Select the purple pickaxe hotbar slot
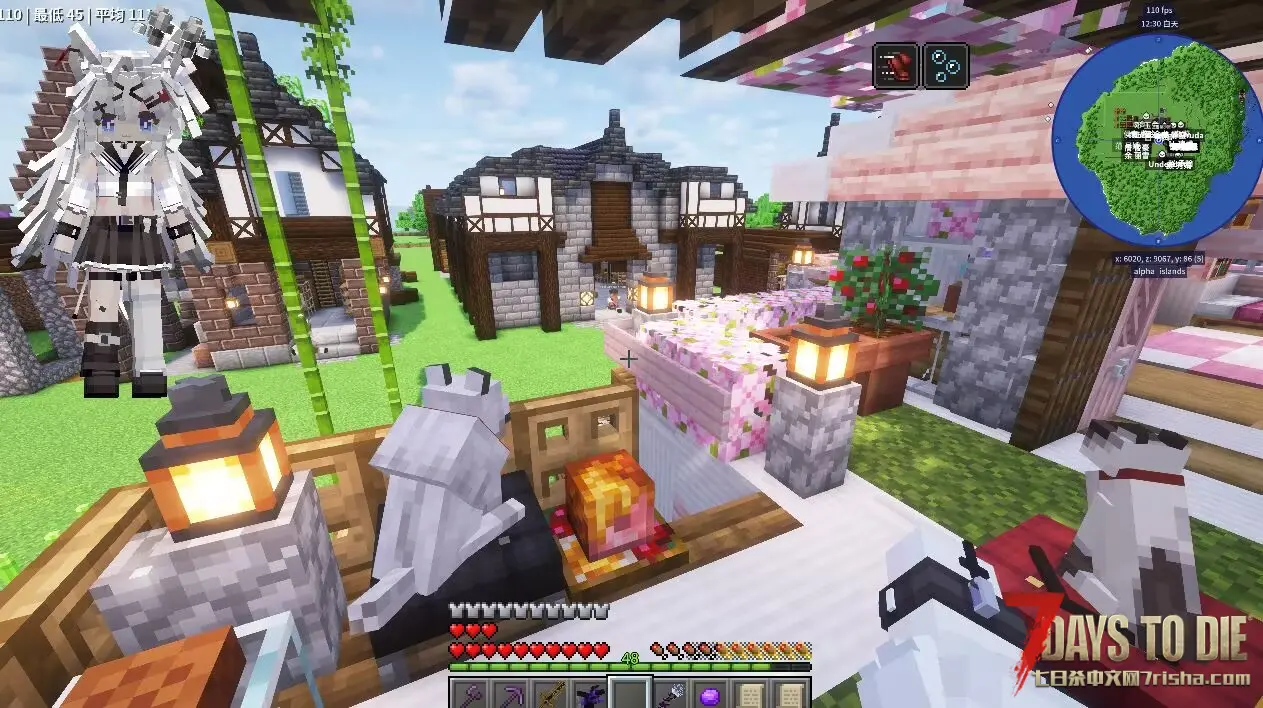1263x708 pixels. coord(508,694)
